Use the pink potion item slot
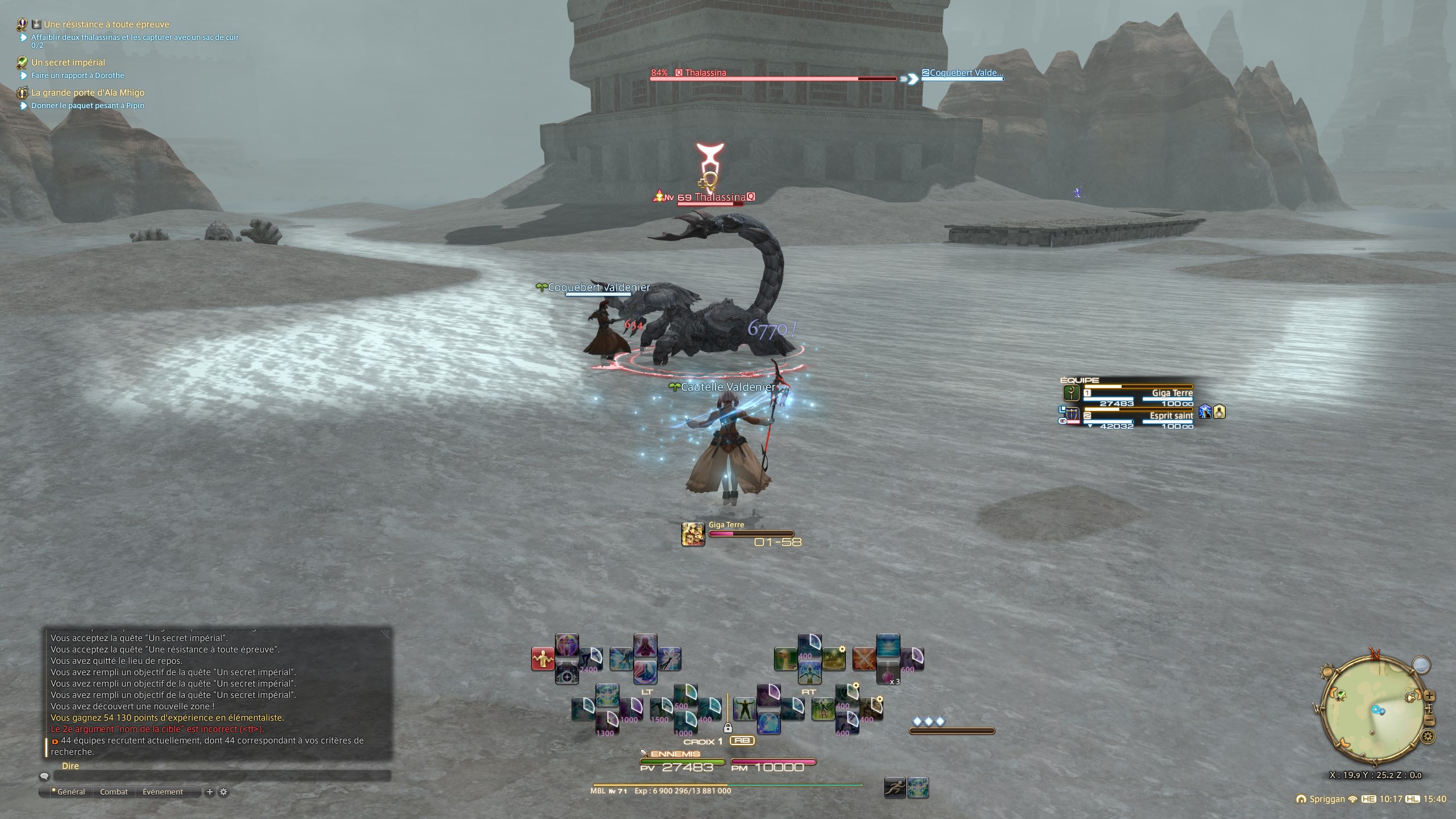The height and width of the screenshot is (819, 1456). pos(888,673)
